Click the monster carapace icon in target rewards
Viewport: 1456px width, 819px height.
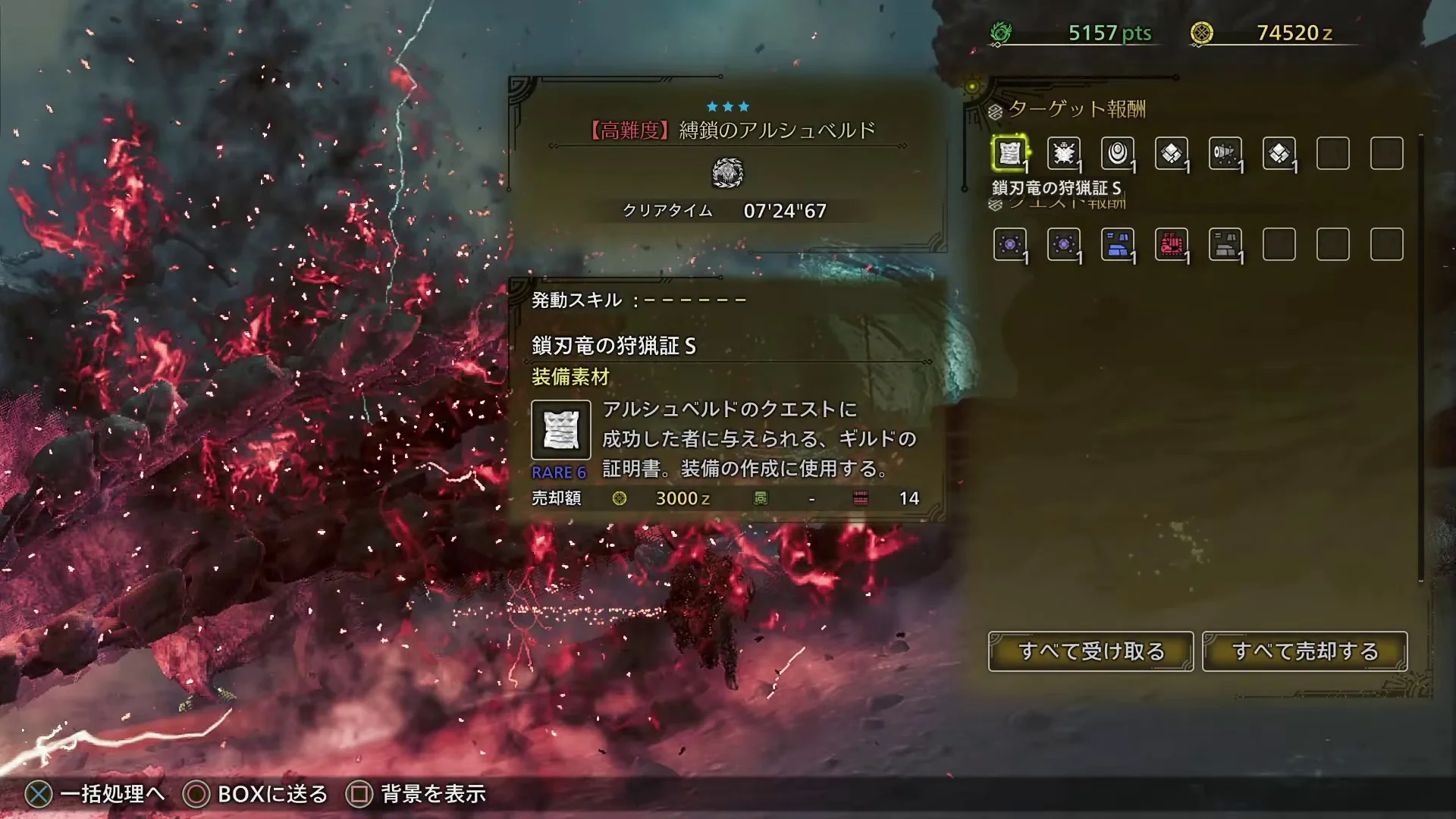pos(1065,154)
